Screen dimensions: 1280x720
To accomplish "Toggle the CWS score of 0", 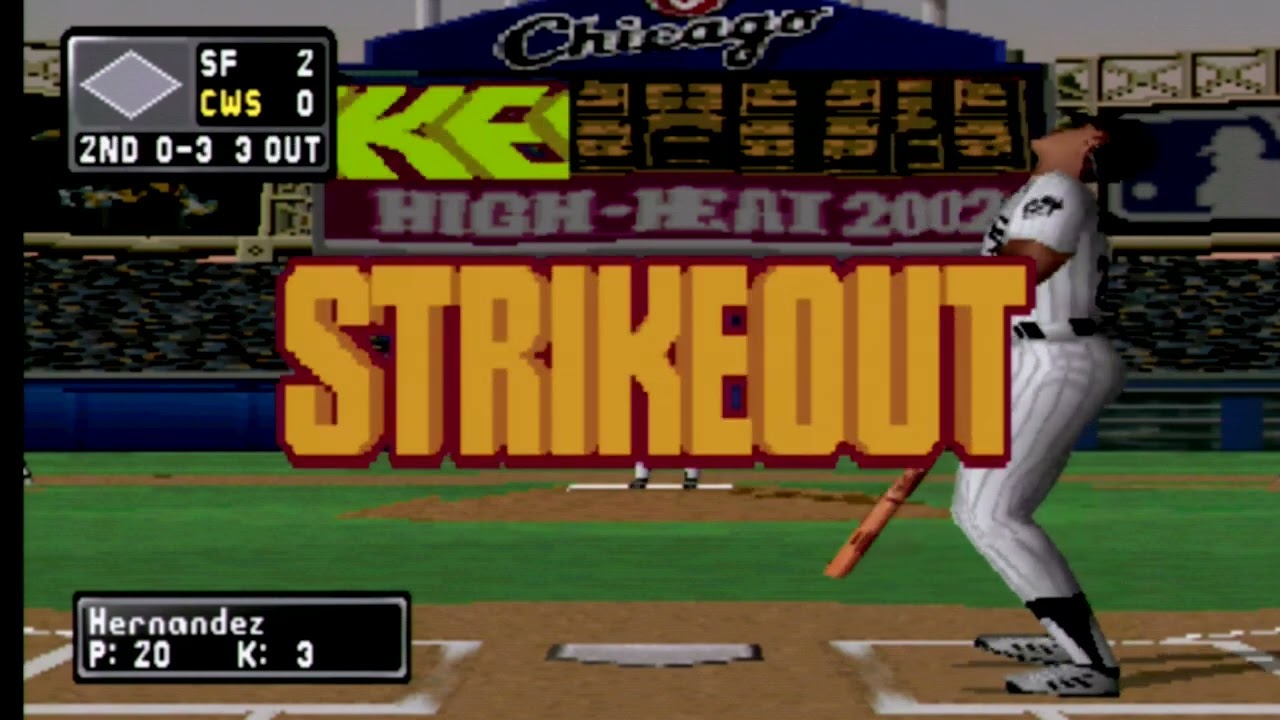I will pos(305,104).
